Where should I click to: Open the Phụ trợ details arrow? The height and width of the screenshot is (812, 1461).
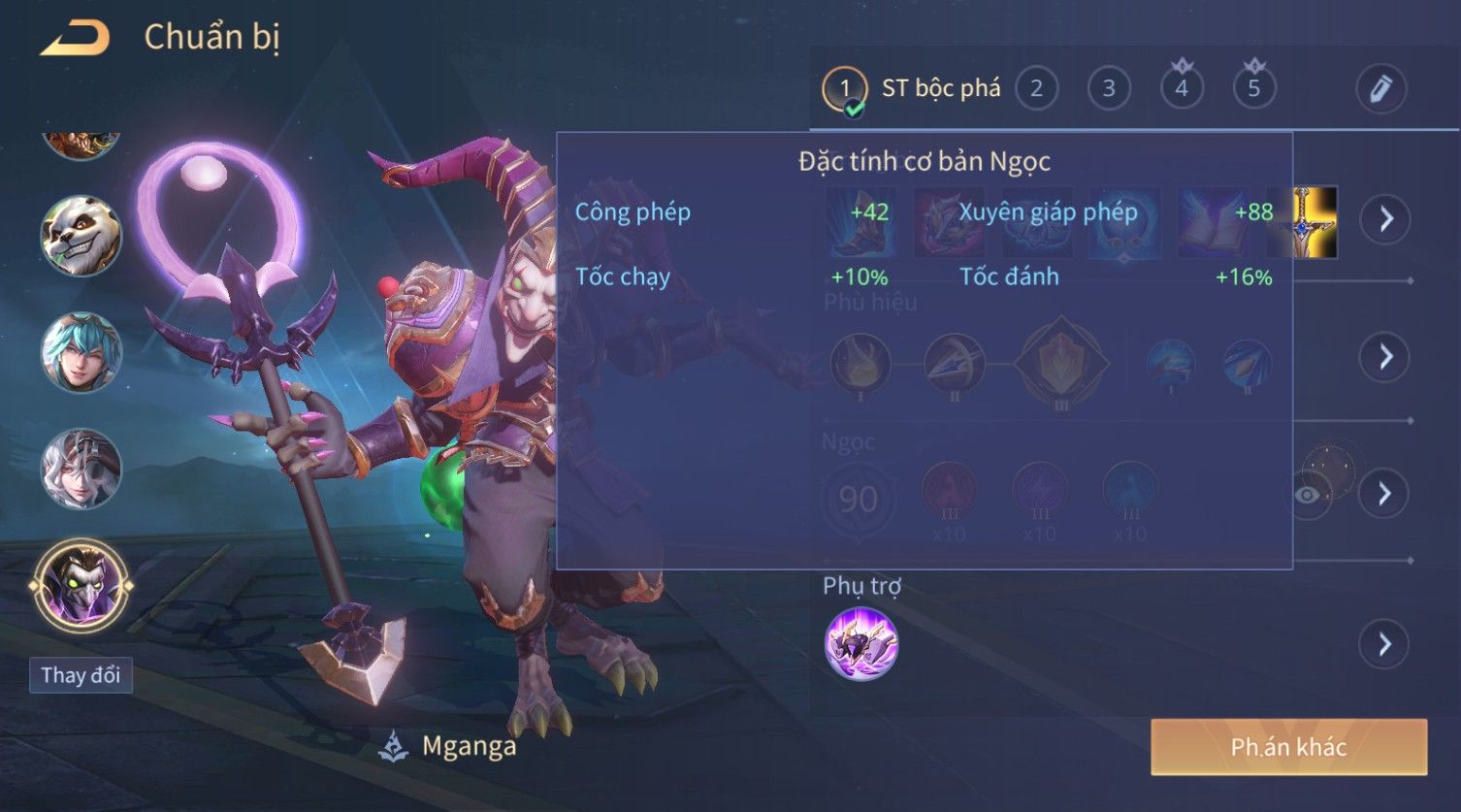click(1384, 644)
